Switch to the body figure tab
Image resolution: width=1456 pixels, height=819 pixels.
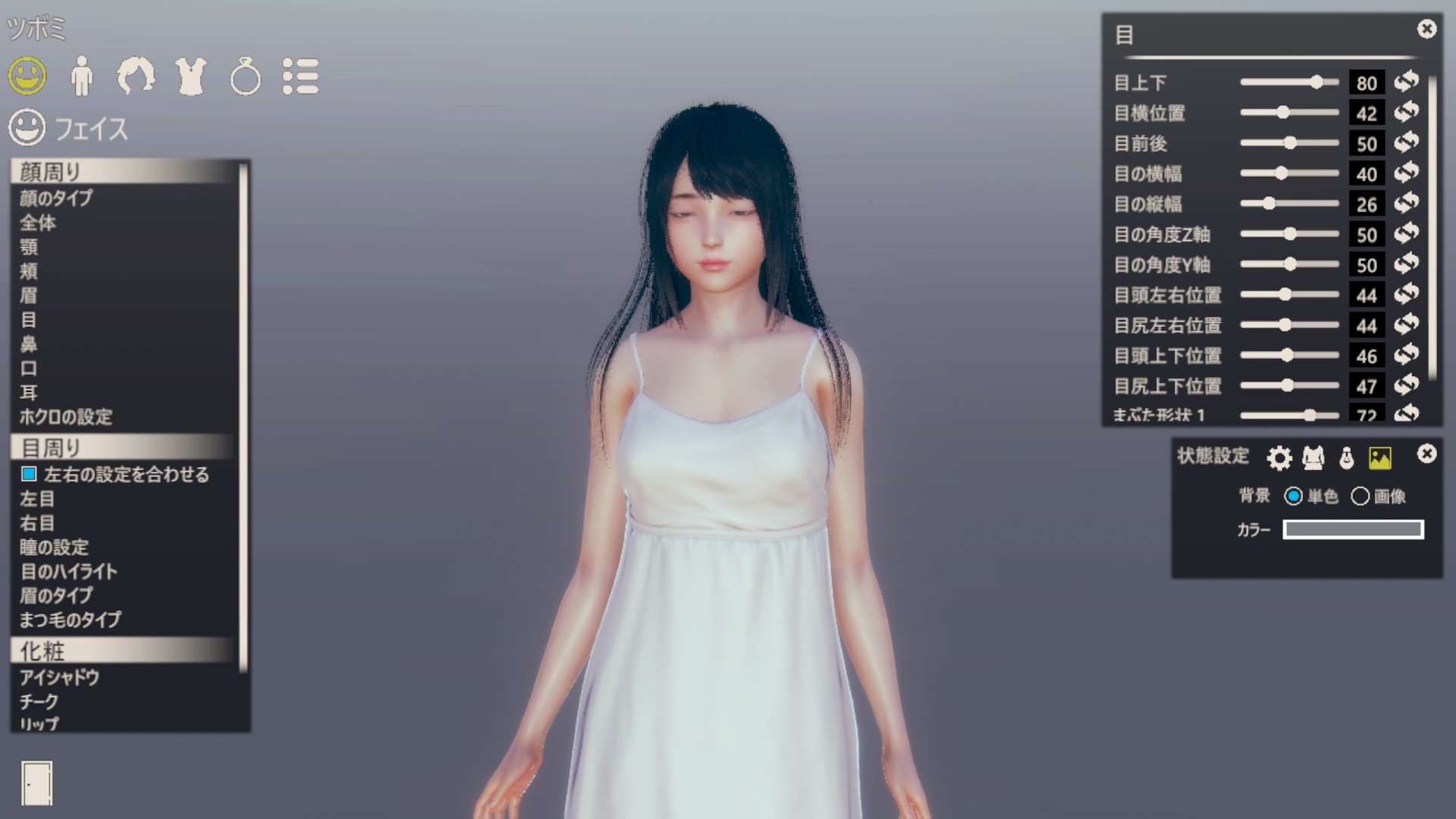tap(82, 76)
